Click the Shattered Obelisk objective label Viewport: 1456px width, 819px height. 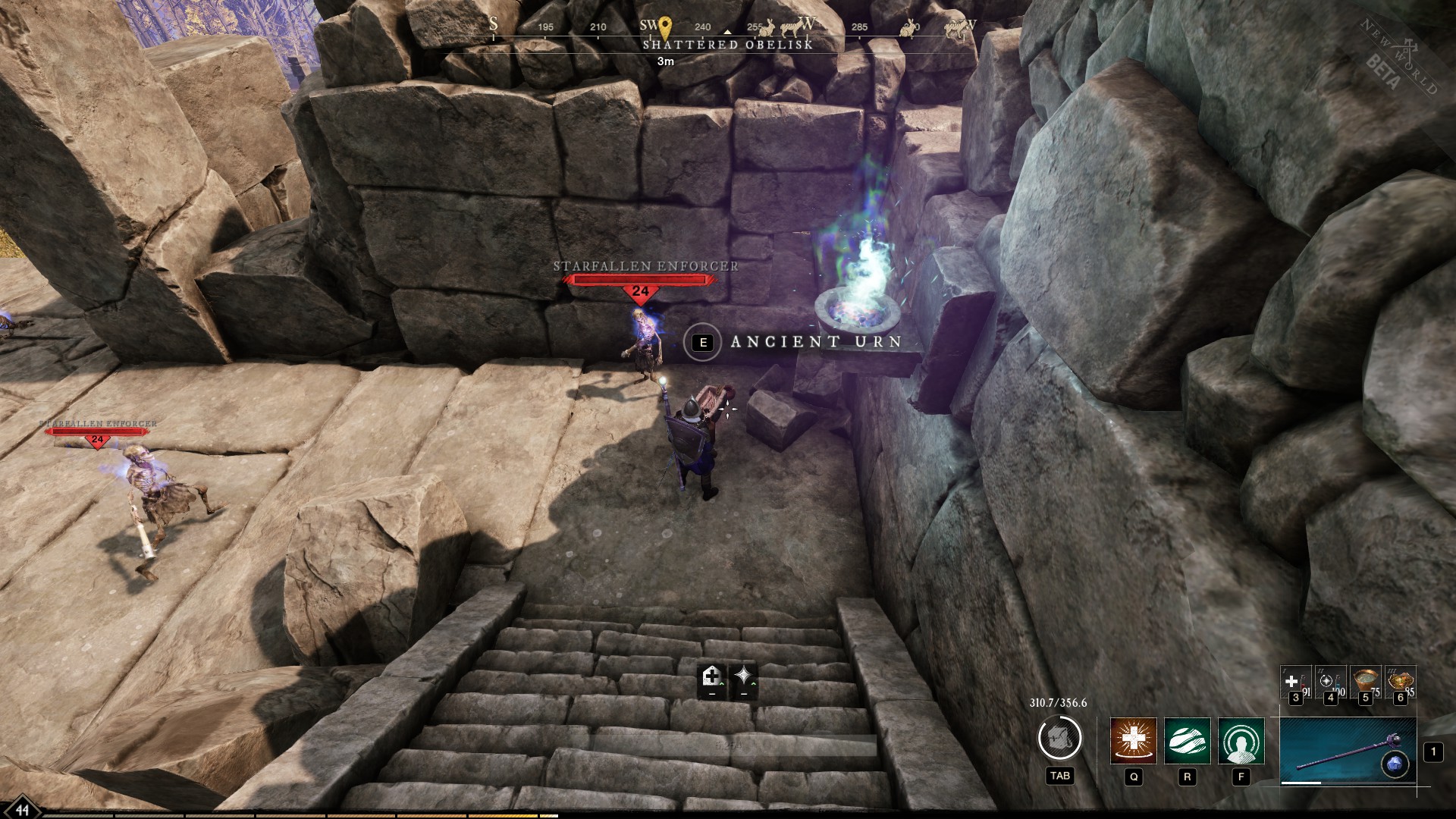[x=727, y=46]
